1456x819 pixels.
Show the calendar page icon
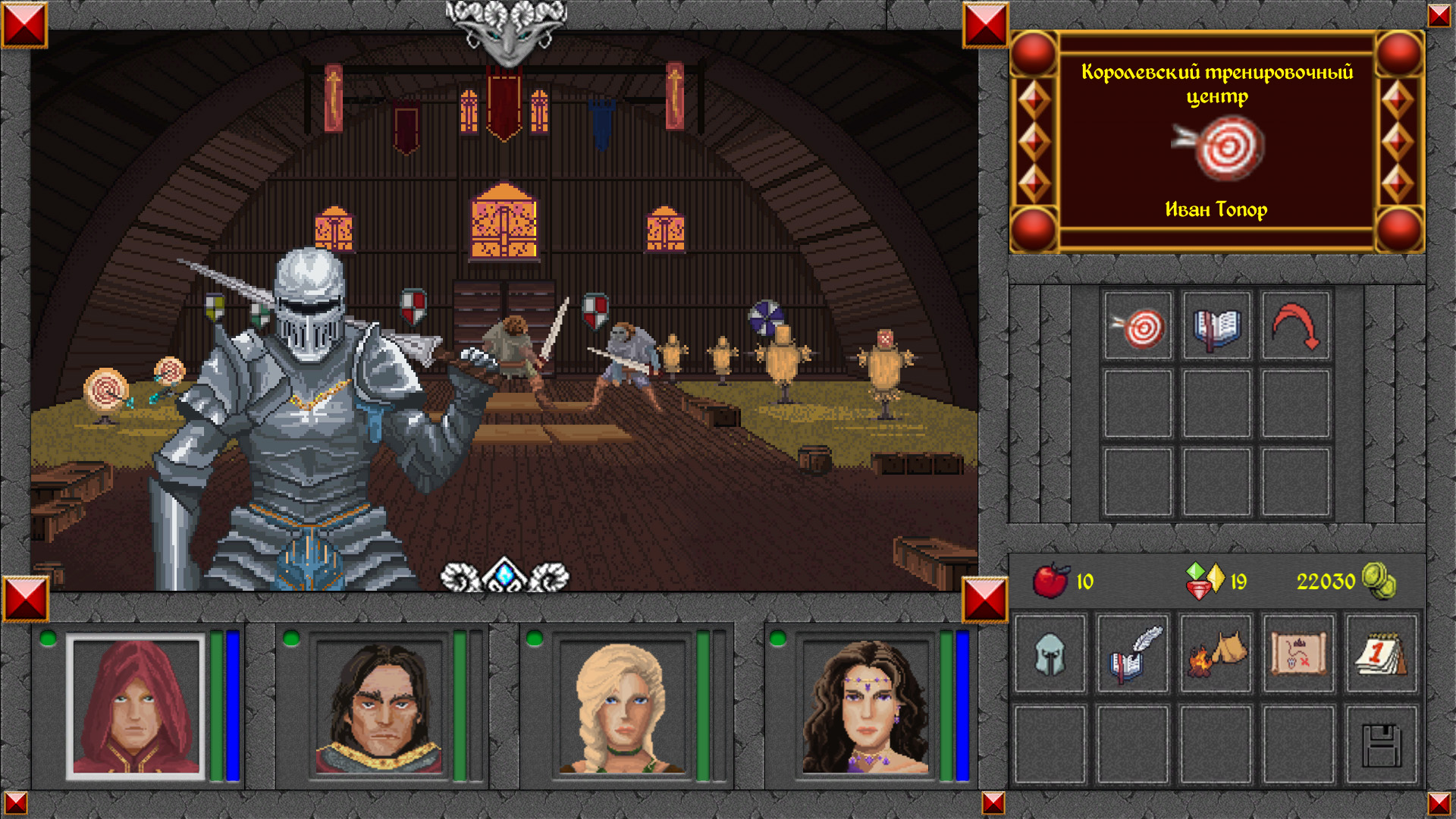click(x=1381, y=654)
